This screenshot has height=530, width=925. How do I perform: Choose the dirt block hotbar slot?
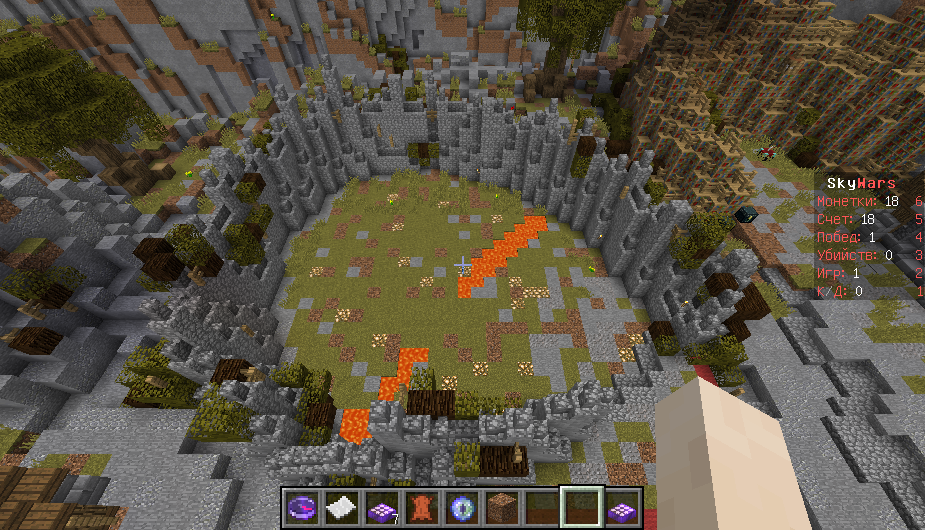[x=501, y=506]
